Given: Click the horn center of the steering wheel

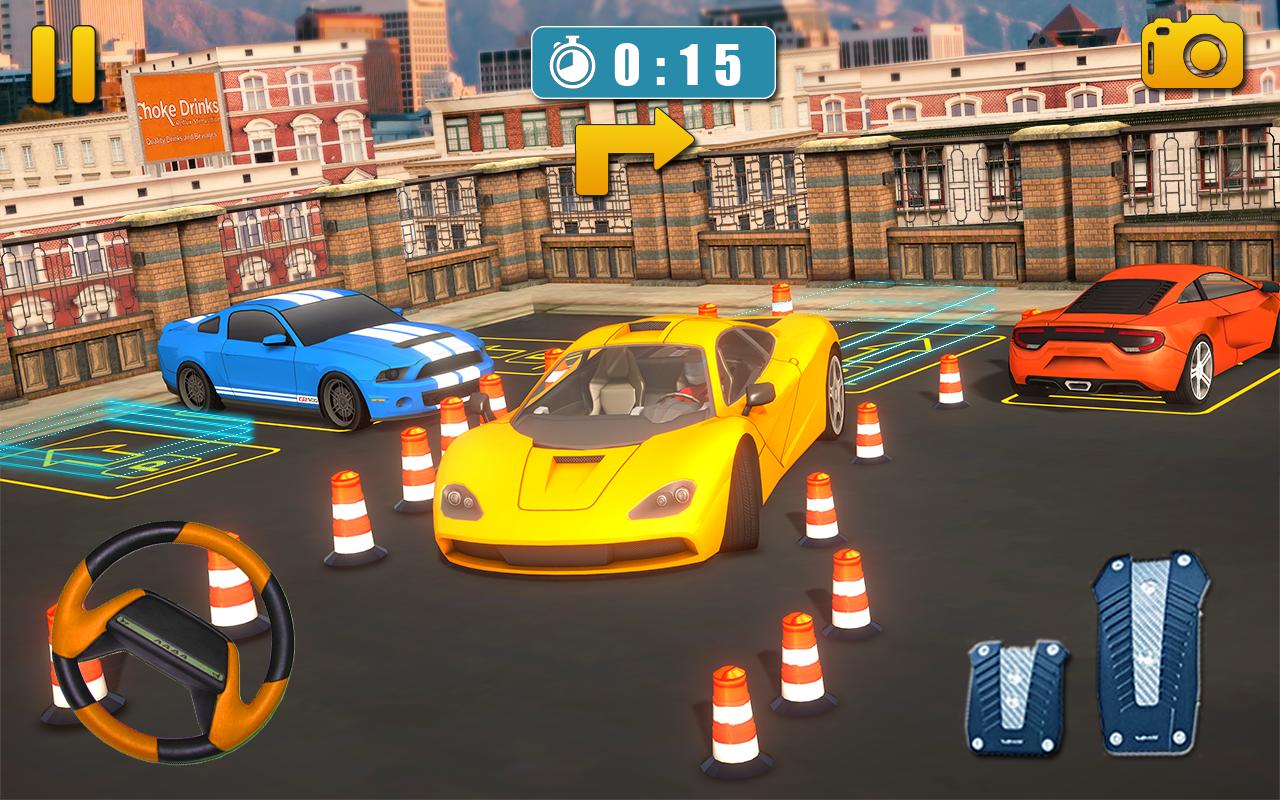Looking at the screenshot, I should (x=165, y=640).
